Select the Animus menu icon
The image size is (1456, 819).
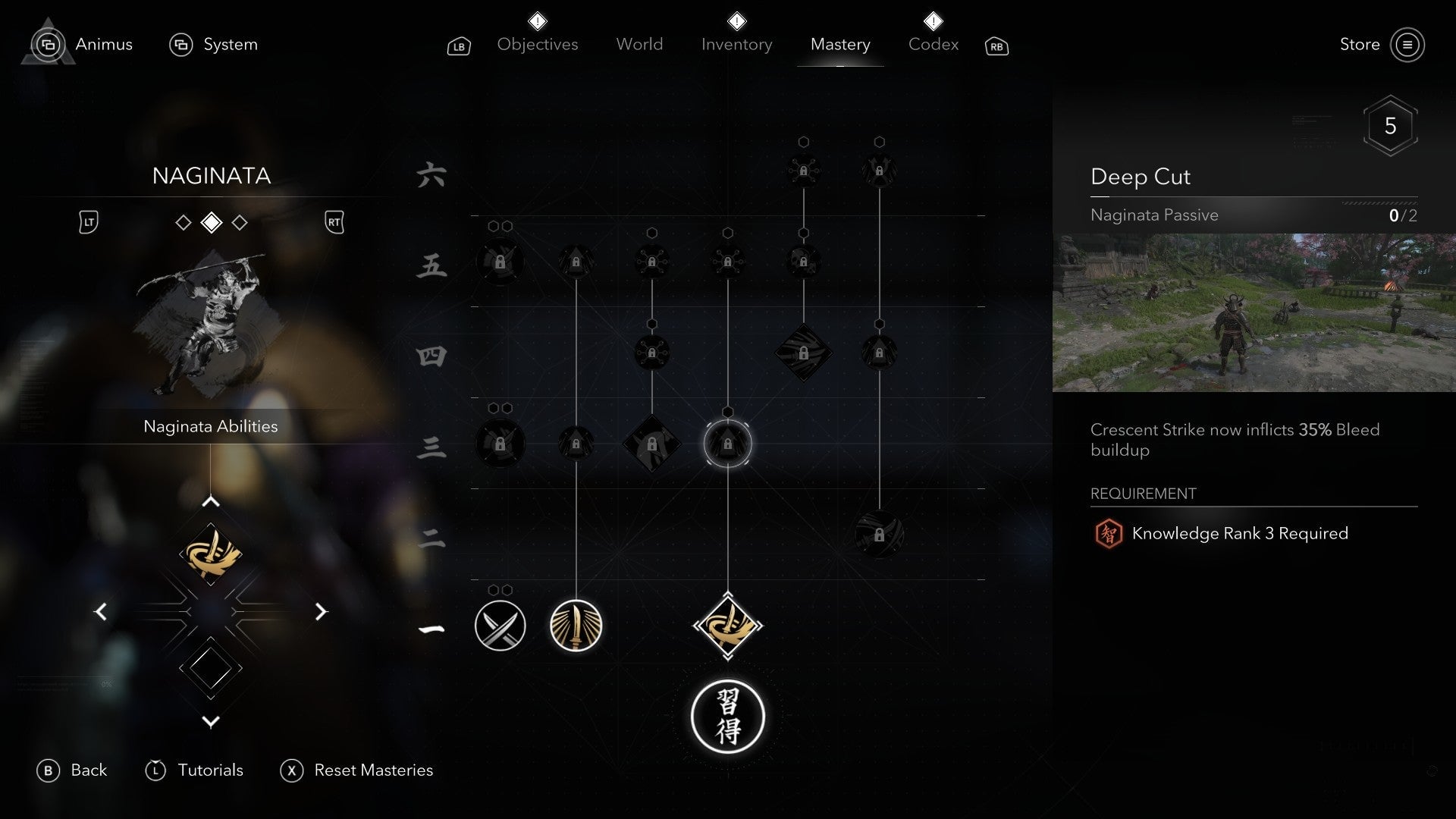47,44
